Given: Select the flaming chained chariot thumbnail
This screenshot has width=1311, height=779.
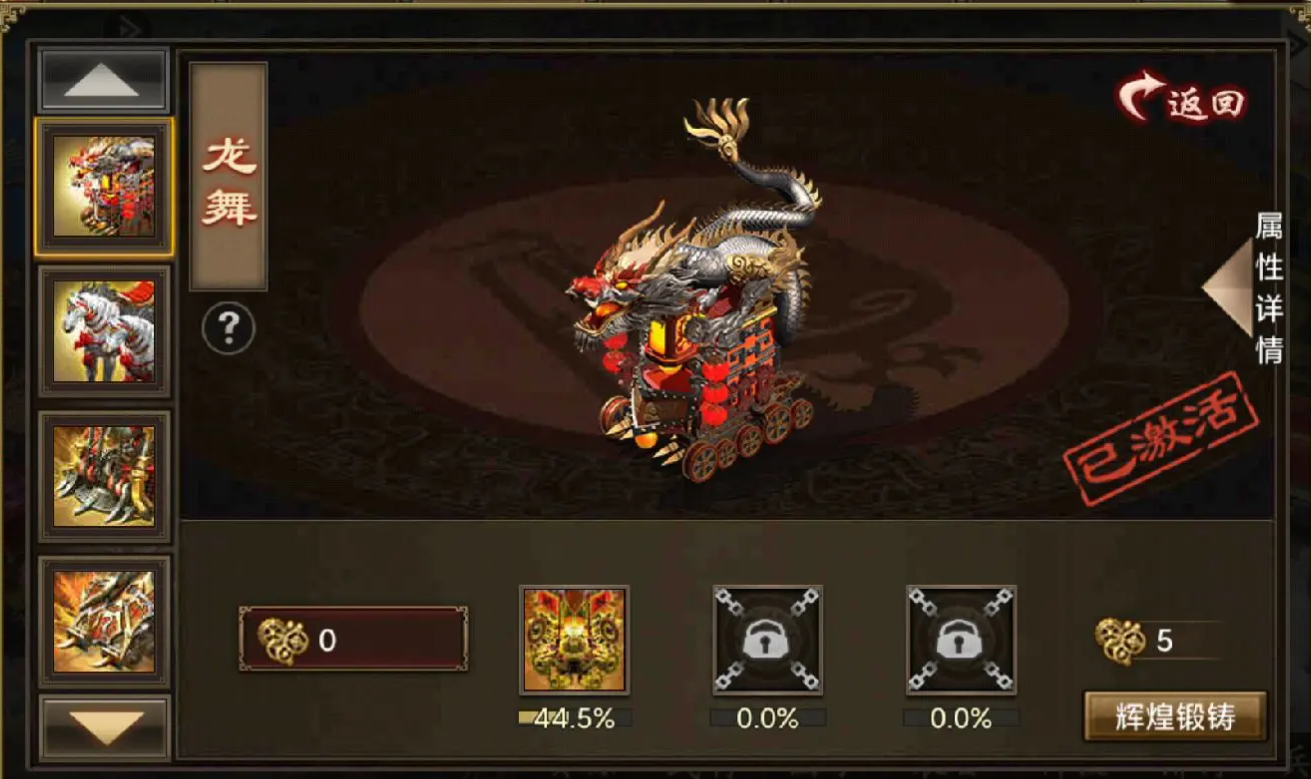Looking at the screenshot, I should click(104, 621).
